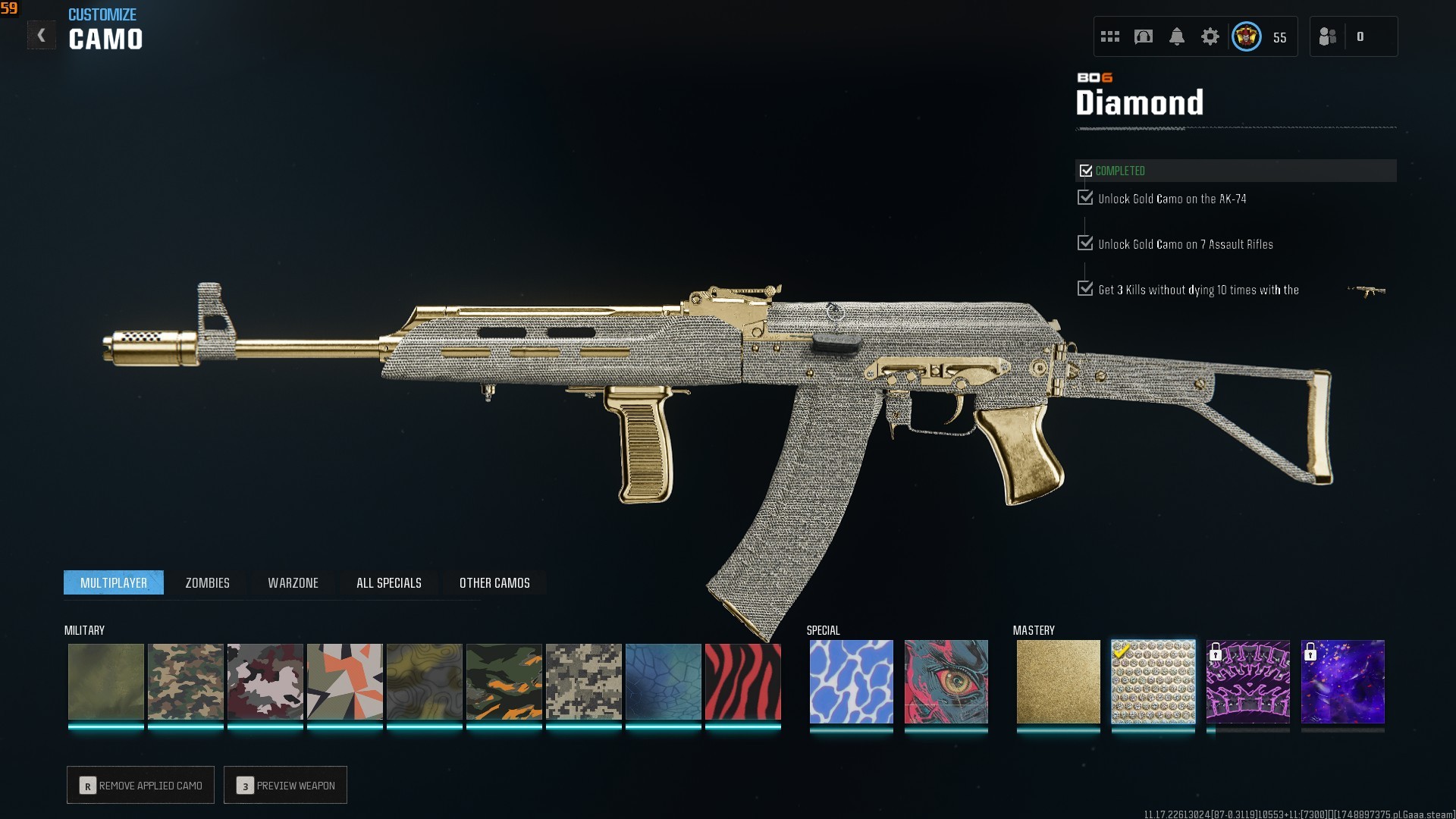Switch to the Zombies camo tab

[207, 582]
